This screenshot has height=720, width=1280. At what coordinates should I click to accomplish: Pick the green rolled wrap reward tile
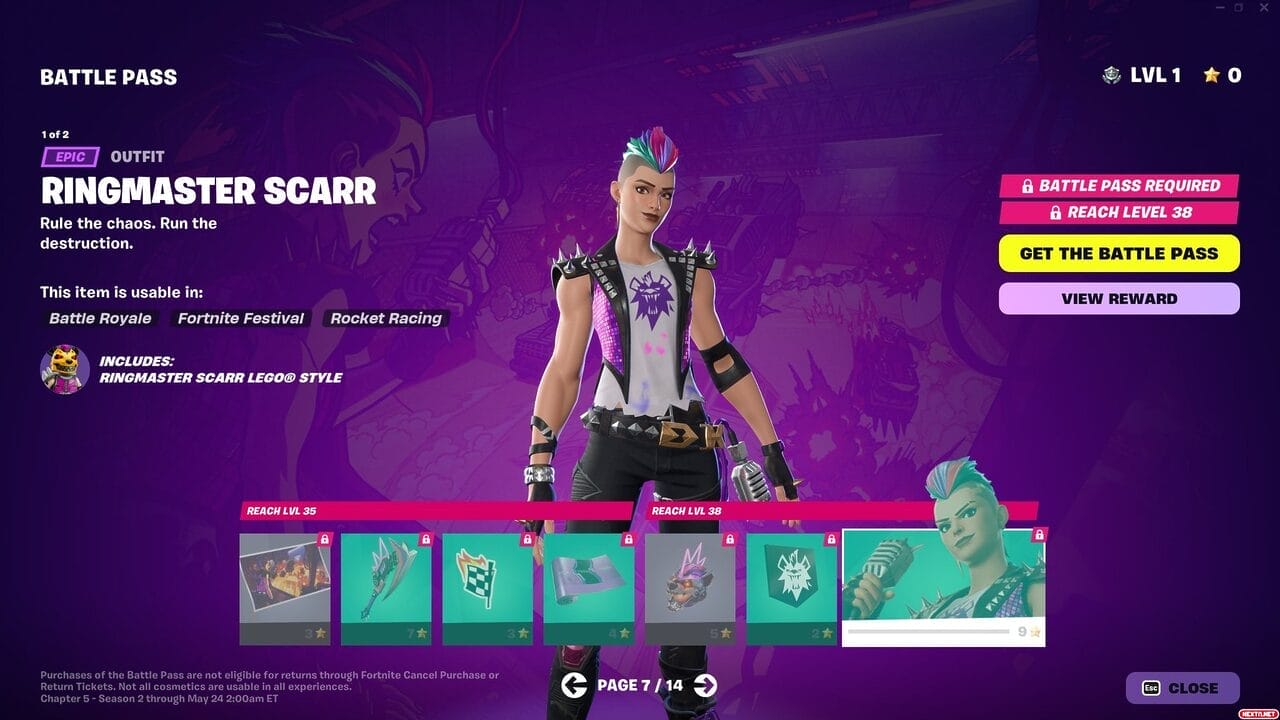pyautogui.click(x=589, y=588)
